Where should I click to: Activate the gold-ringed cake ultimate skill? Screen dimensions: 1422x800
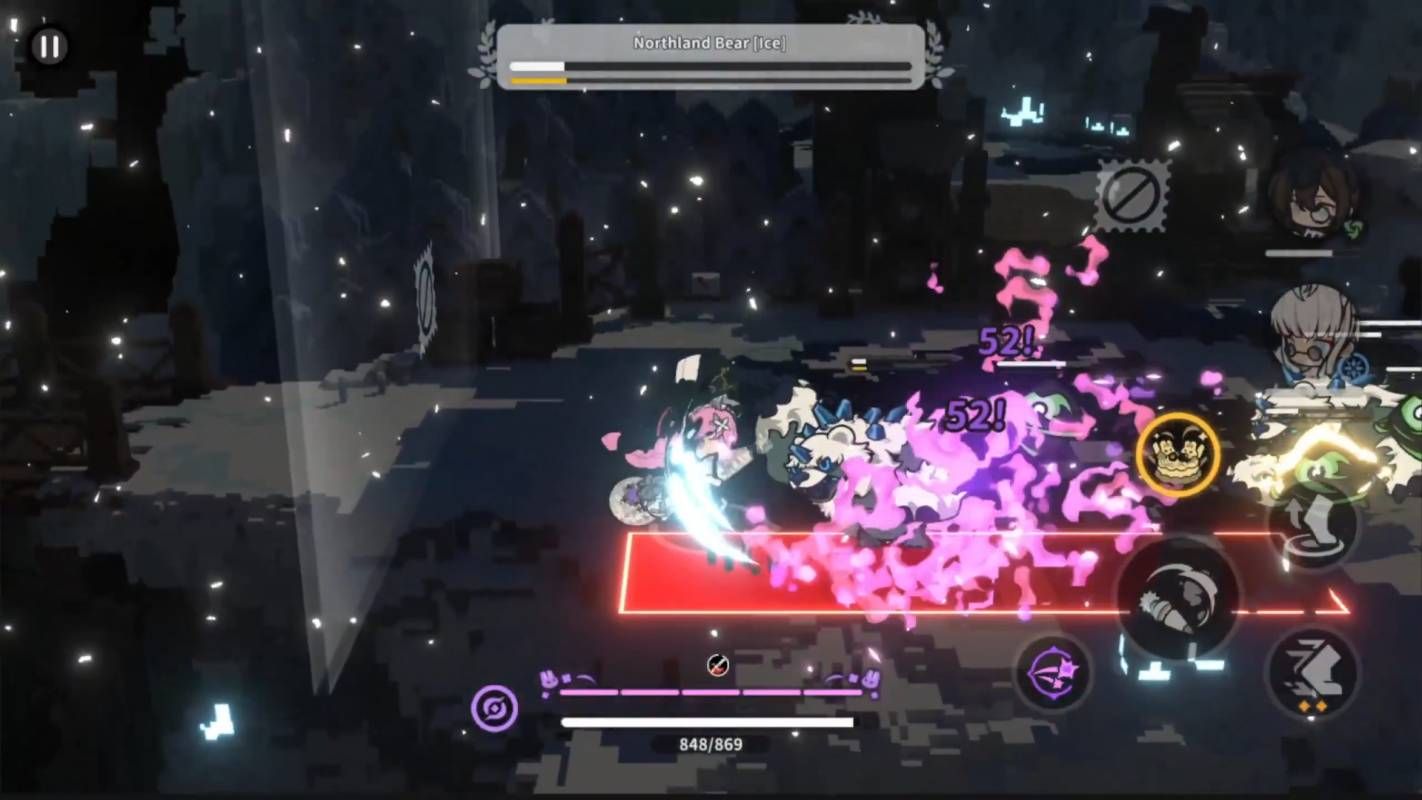tap(1178, 455)
